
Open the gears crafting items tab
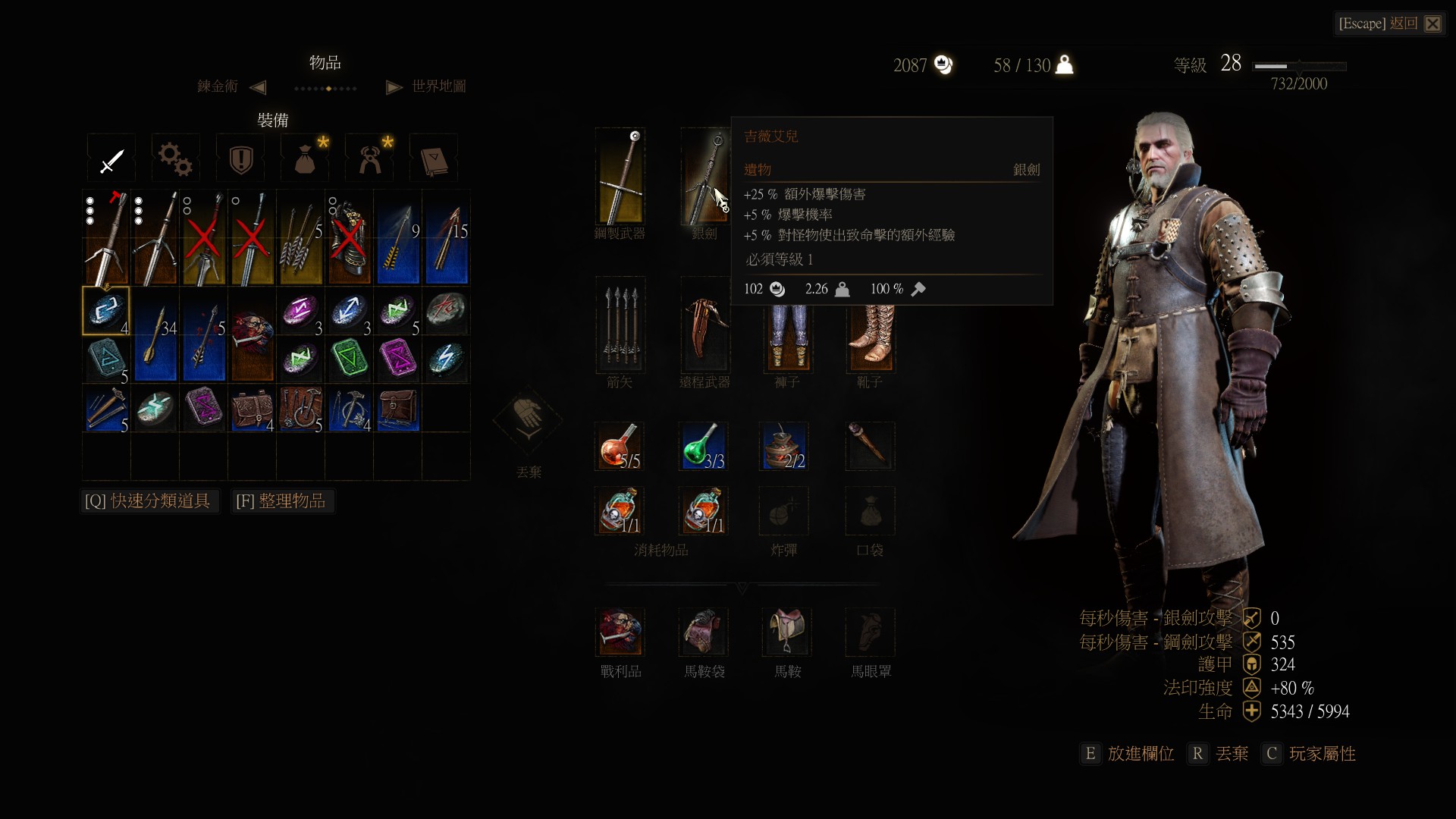(x=175, y=159)
